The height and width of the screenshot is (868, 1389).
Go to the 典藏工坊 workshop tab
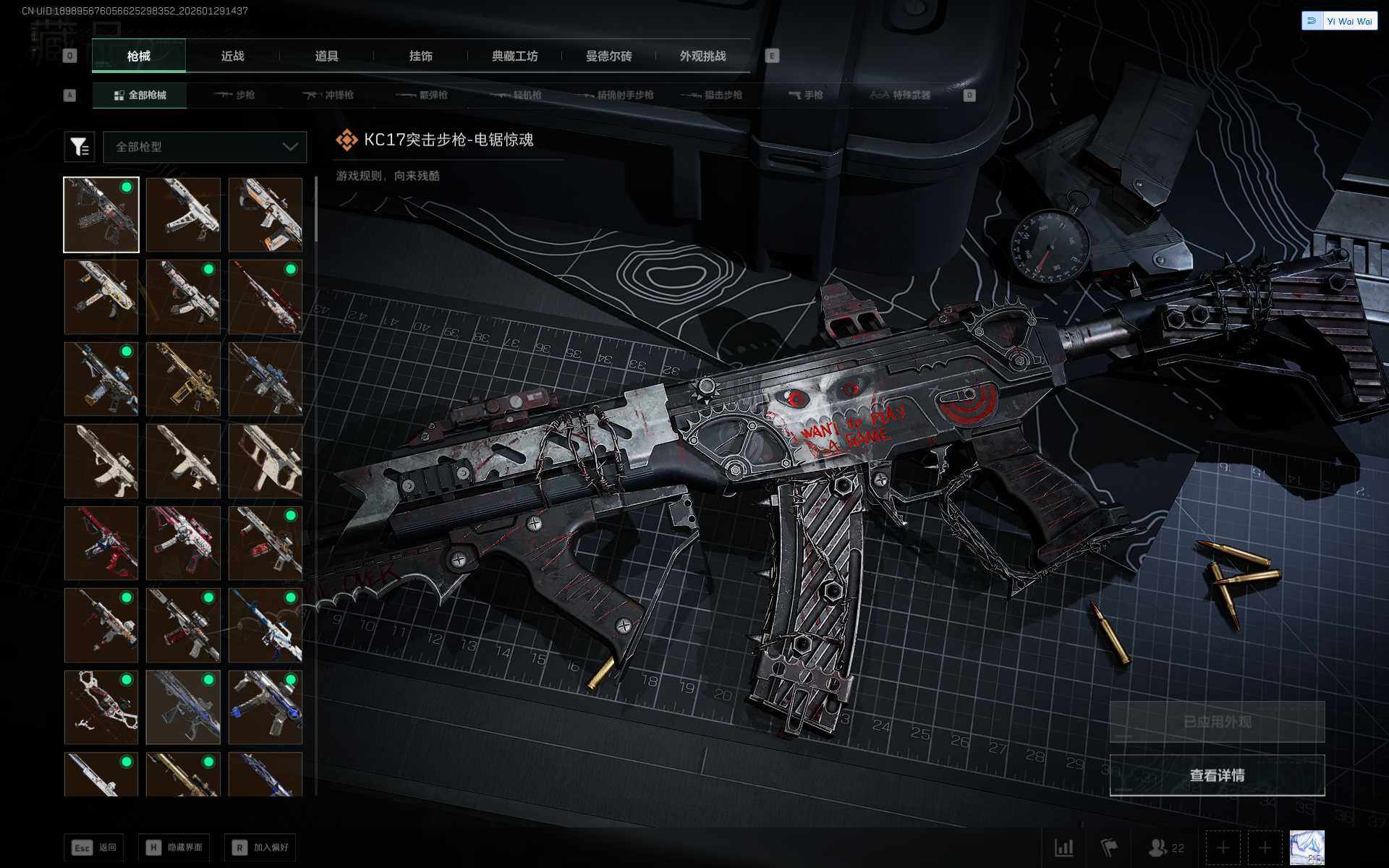(514, 56)
